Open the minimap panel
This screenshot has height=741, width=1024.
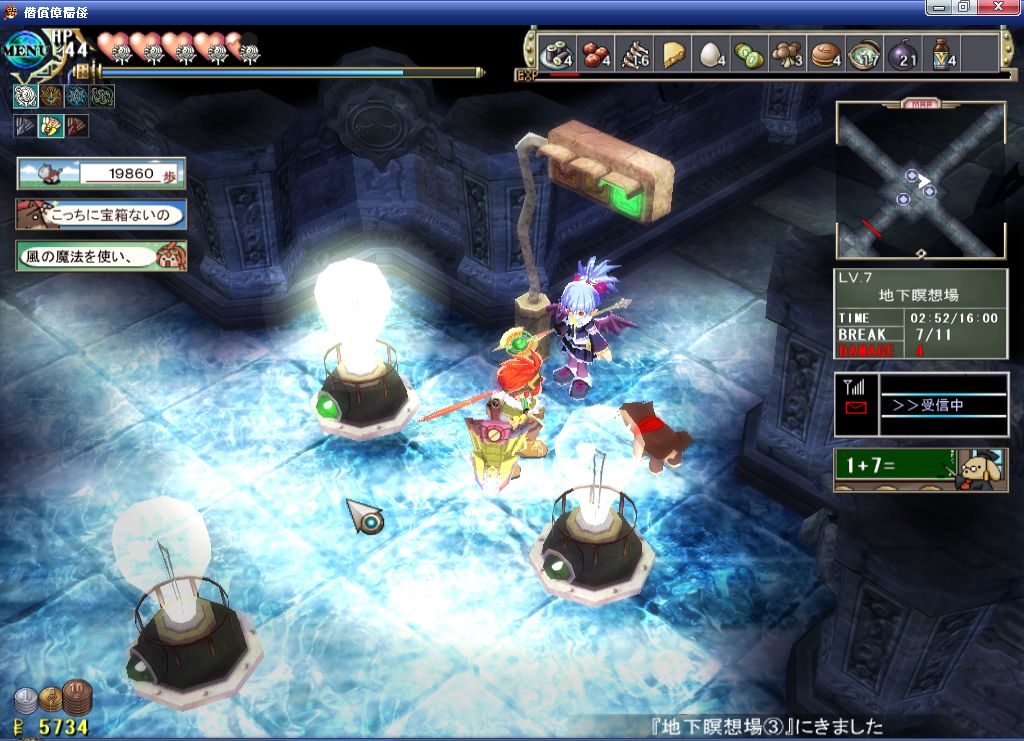pyautogui.click(x=920, y=180)
